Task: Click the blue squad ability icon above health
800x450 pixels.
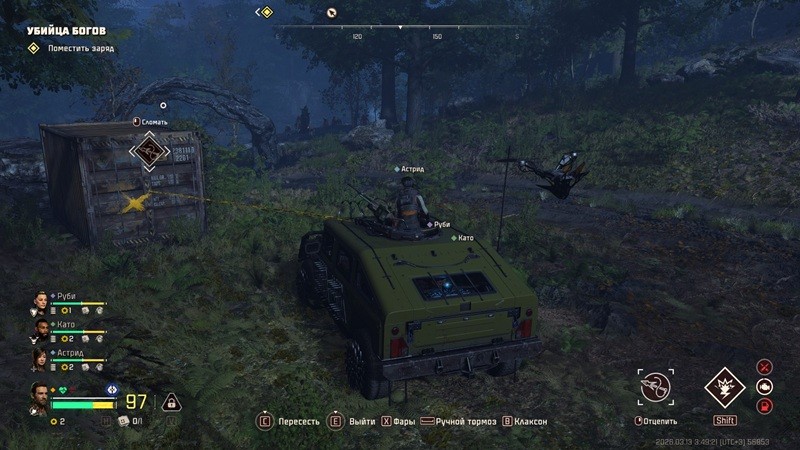Action: (x=112, y=389)
